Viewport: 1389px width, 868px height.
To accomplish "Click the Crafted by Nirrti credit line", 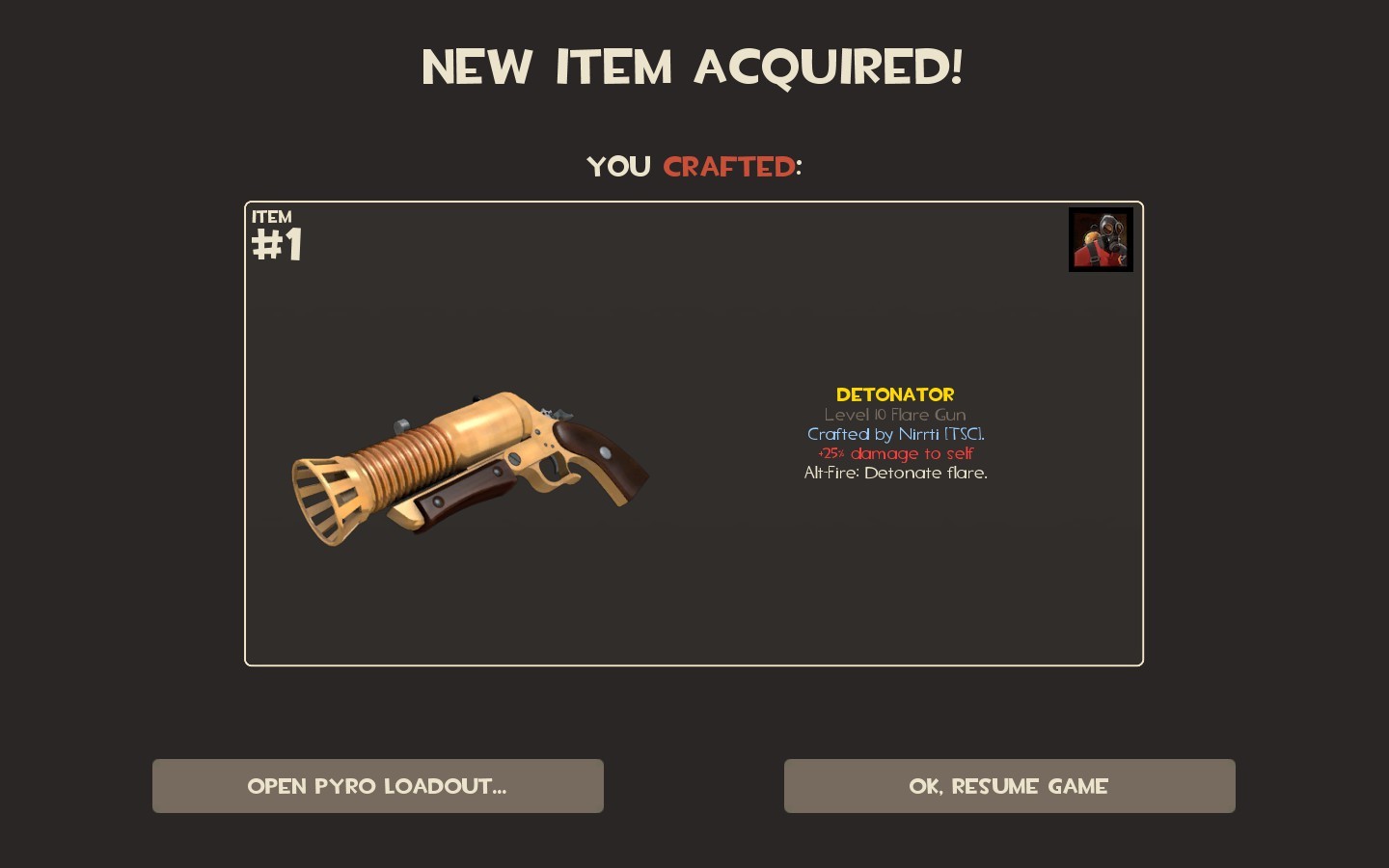I will point(897,434).
